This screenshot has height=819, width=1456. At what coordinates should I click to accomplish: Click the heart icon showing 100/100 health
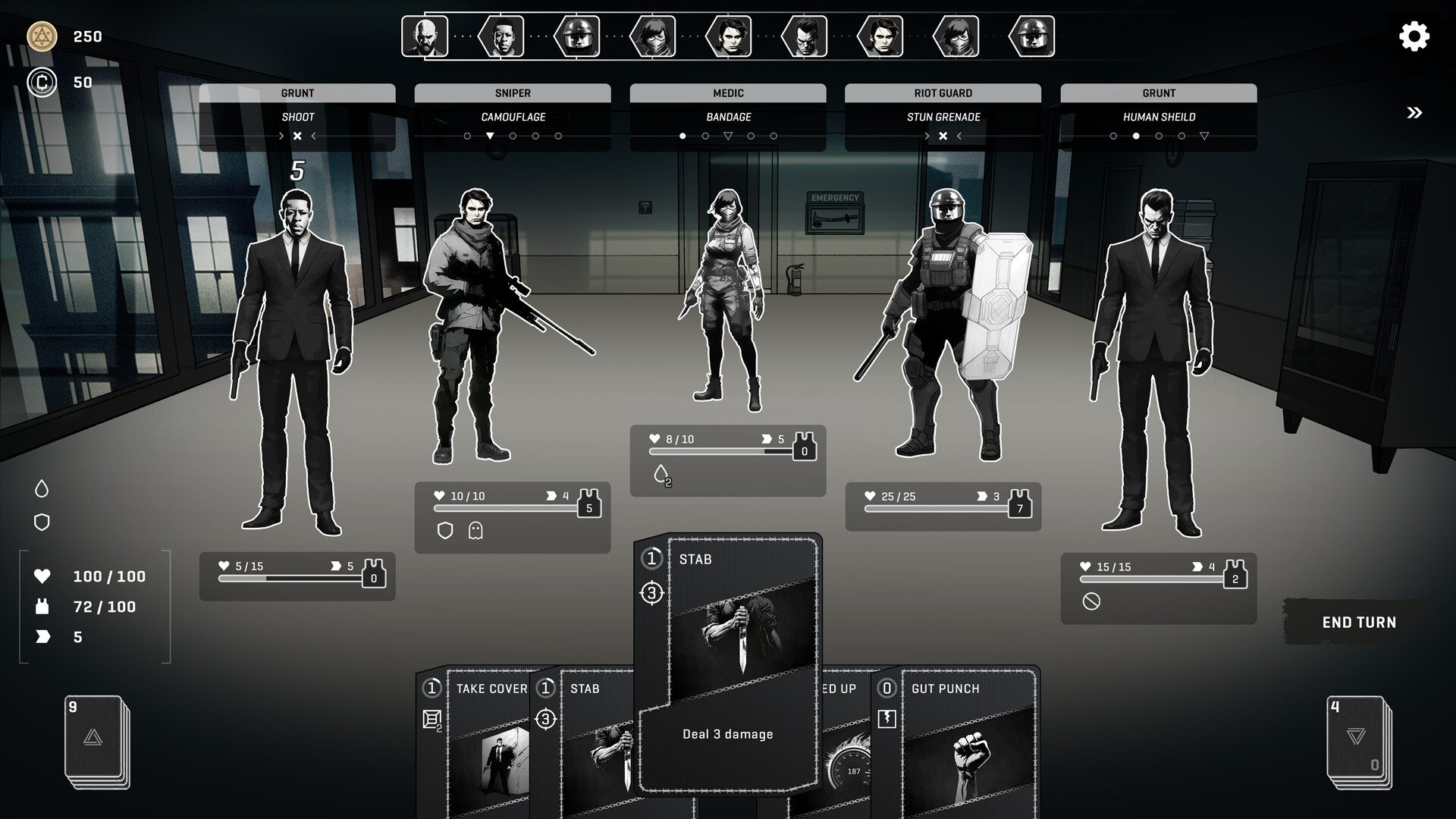[x=44, y=576]
